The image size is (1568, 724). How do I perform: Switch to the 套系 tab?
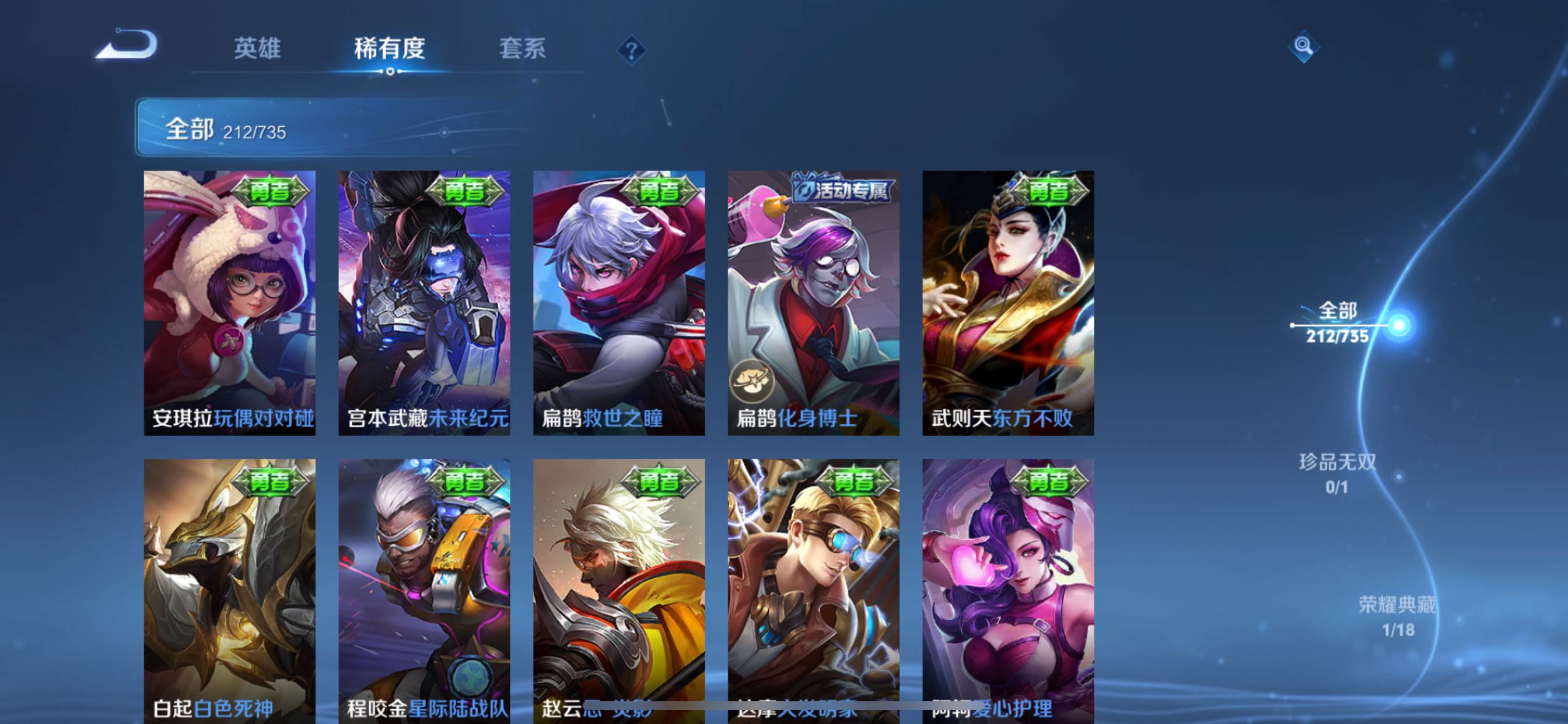click(524, 51)
